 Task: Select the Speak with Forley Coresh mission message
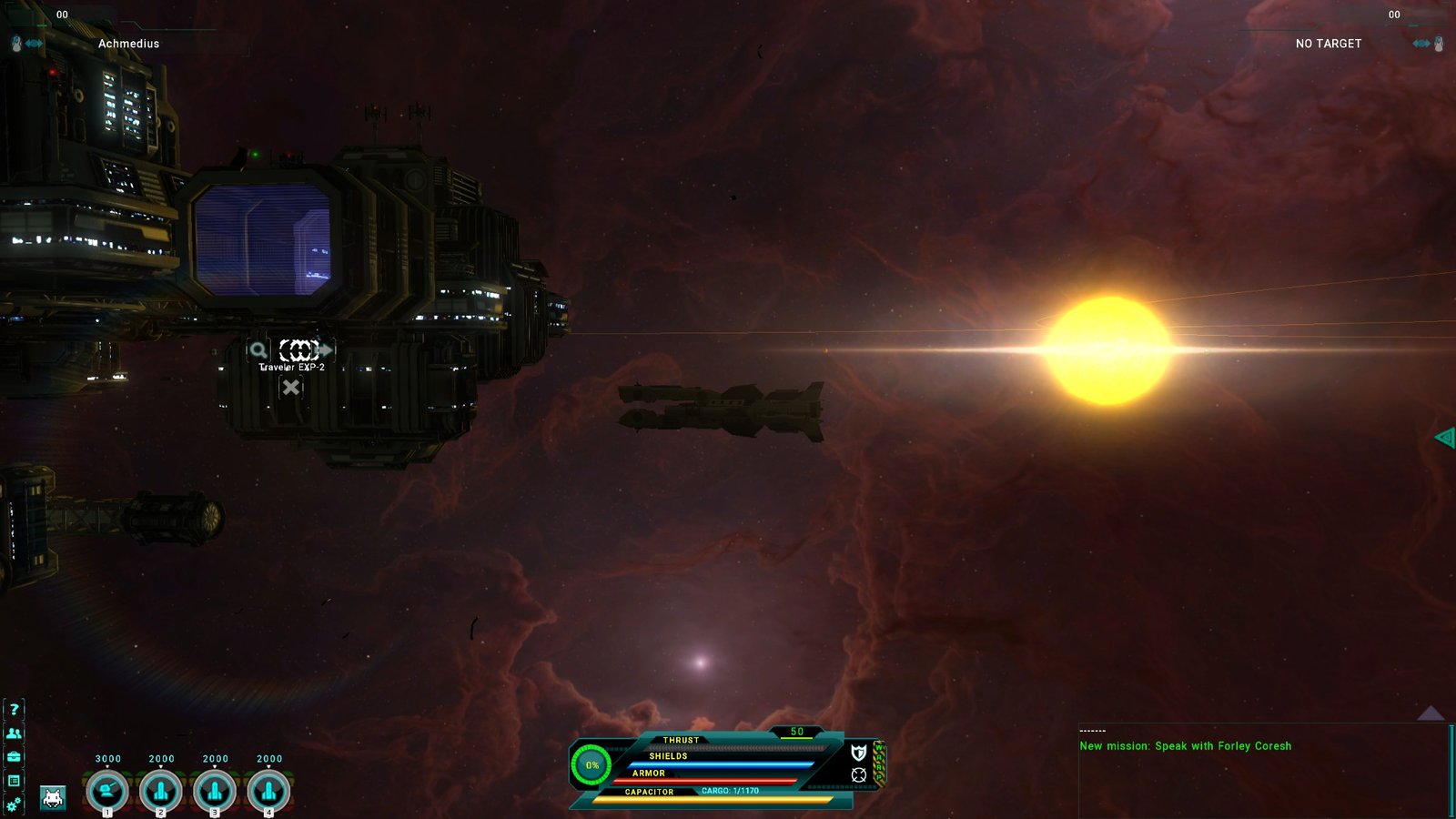point(1185,746)
